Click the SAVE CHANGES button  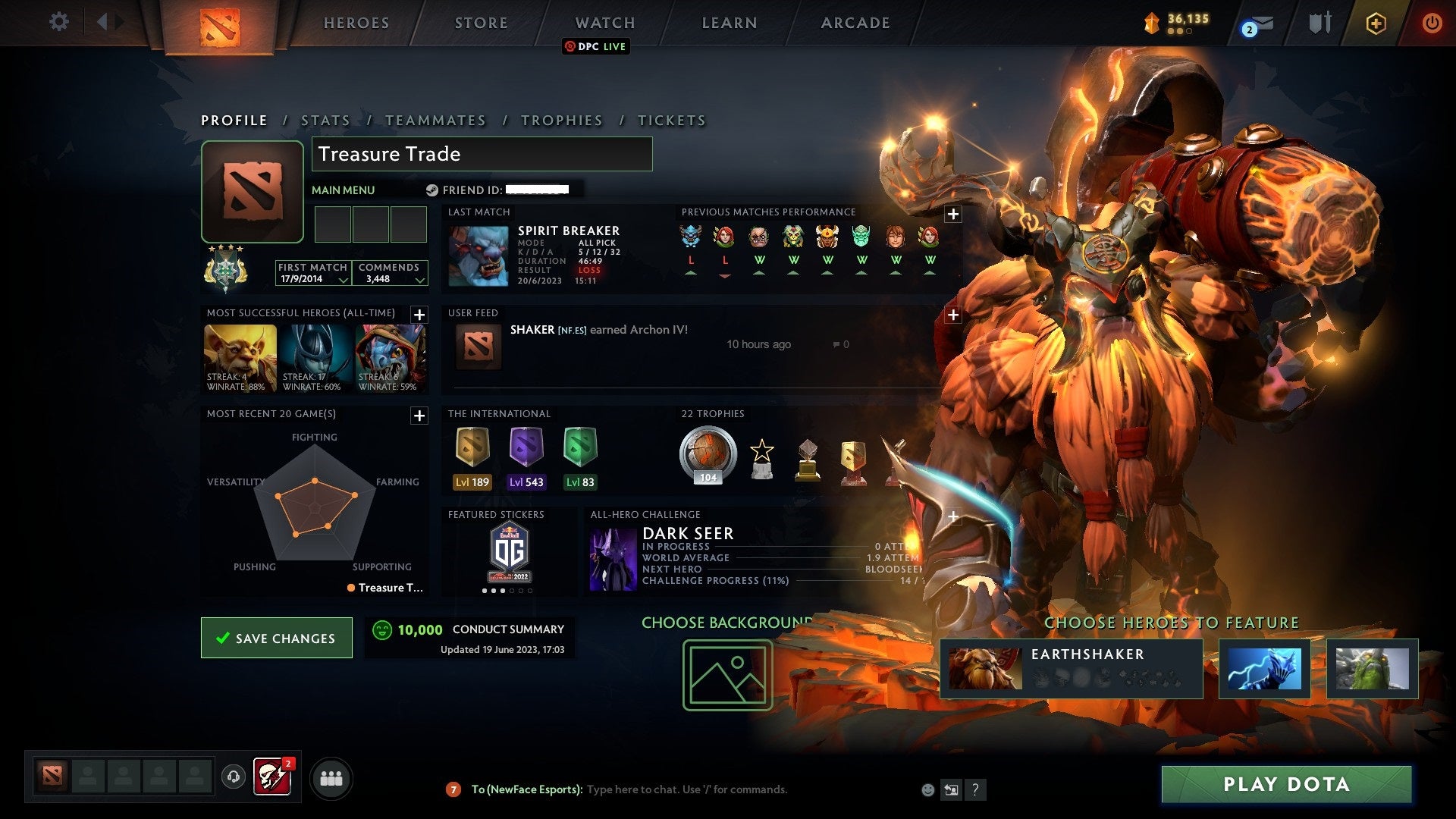tap(276, 638)
